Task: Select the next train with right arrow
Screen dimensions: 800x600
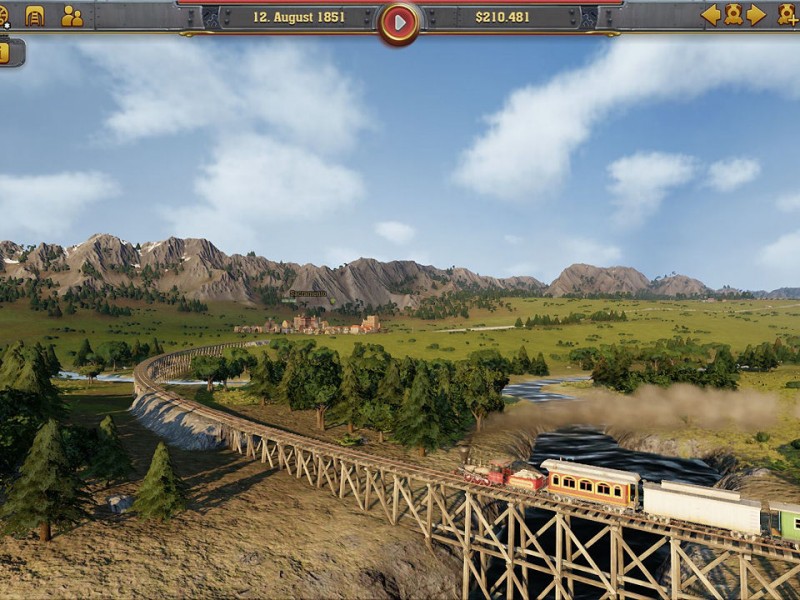Action: 756,14
